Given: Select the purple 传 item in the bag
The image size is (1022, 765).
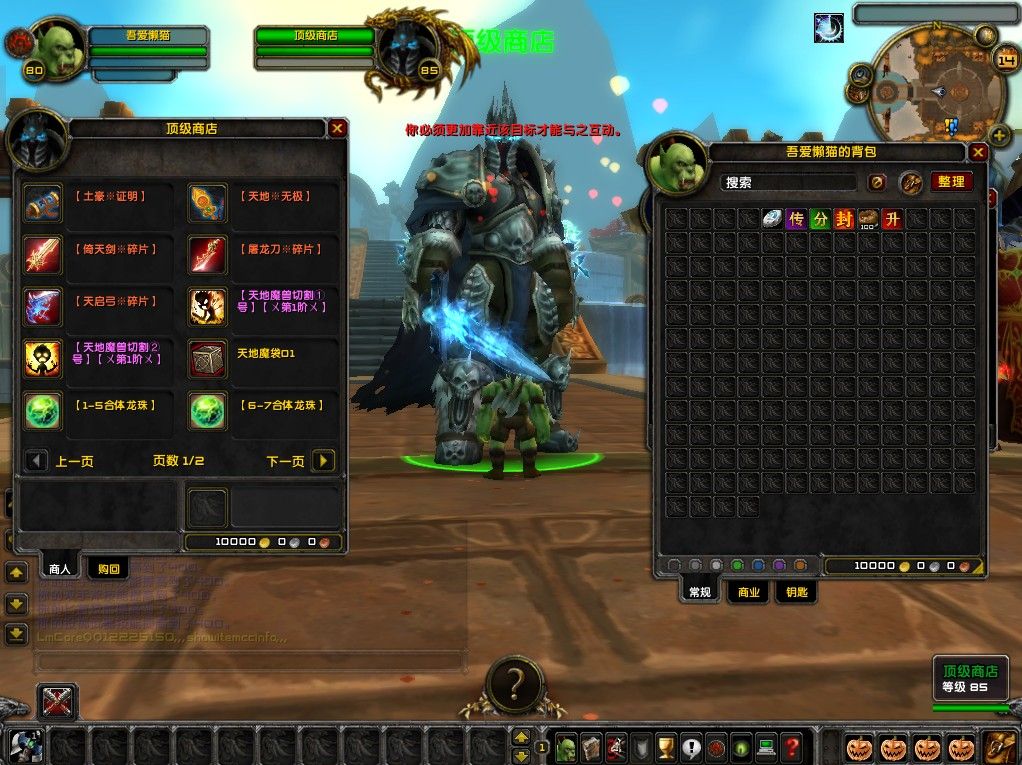Looking at the screenshot, I should 796,219.
